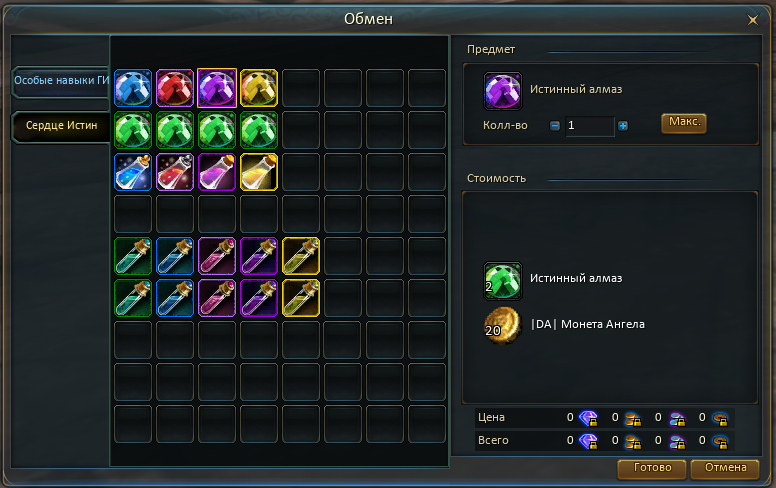
Task: Switch to the Особые навыки ГИ tab
Action: [60, 81]
